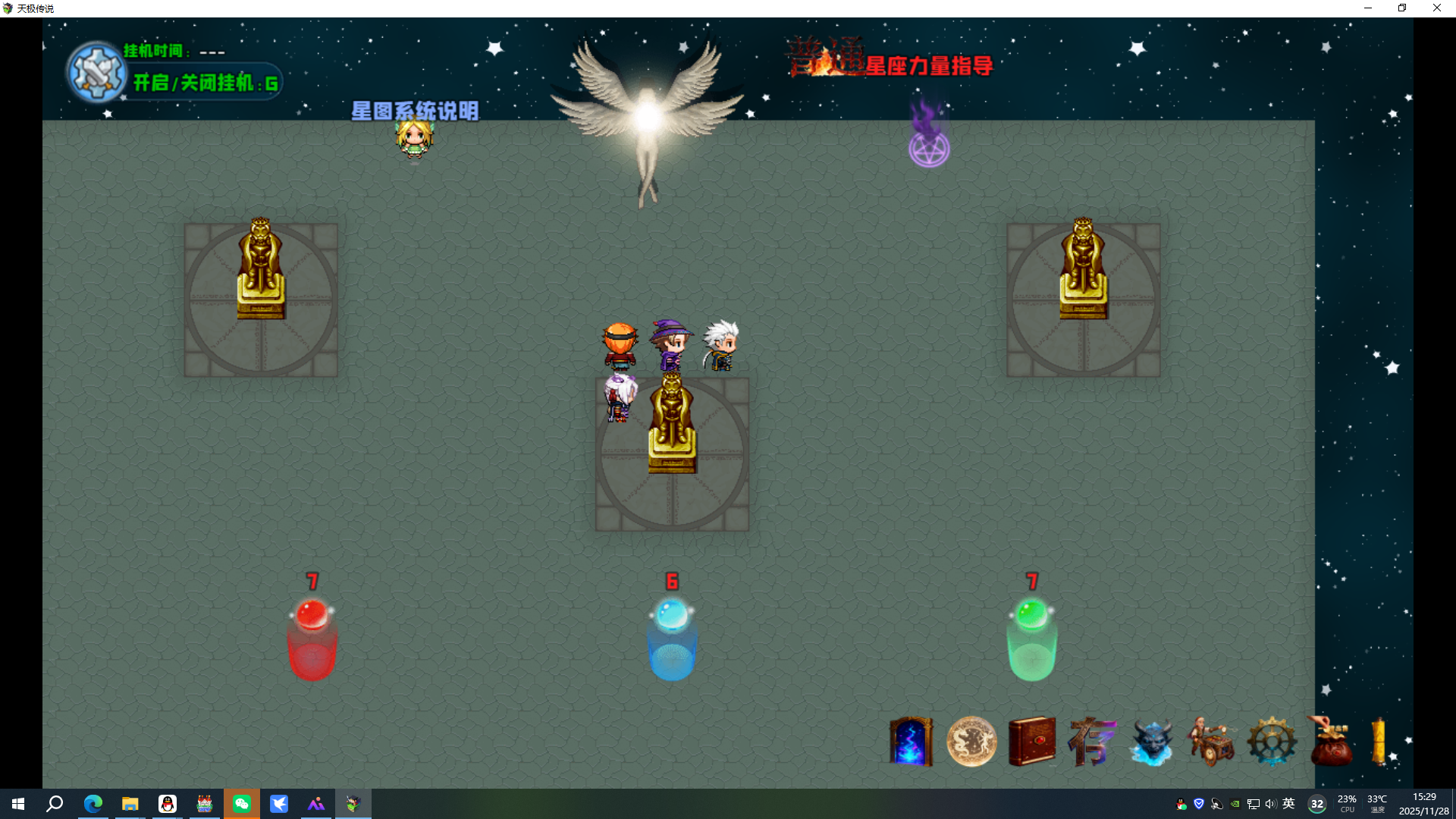1456x819 pixels.
Task: Open the blue portal door icon
Action: pyautogui.click(x=911, y=742)
